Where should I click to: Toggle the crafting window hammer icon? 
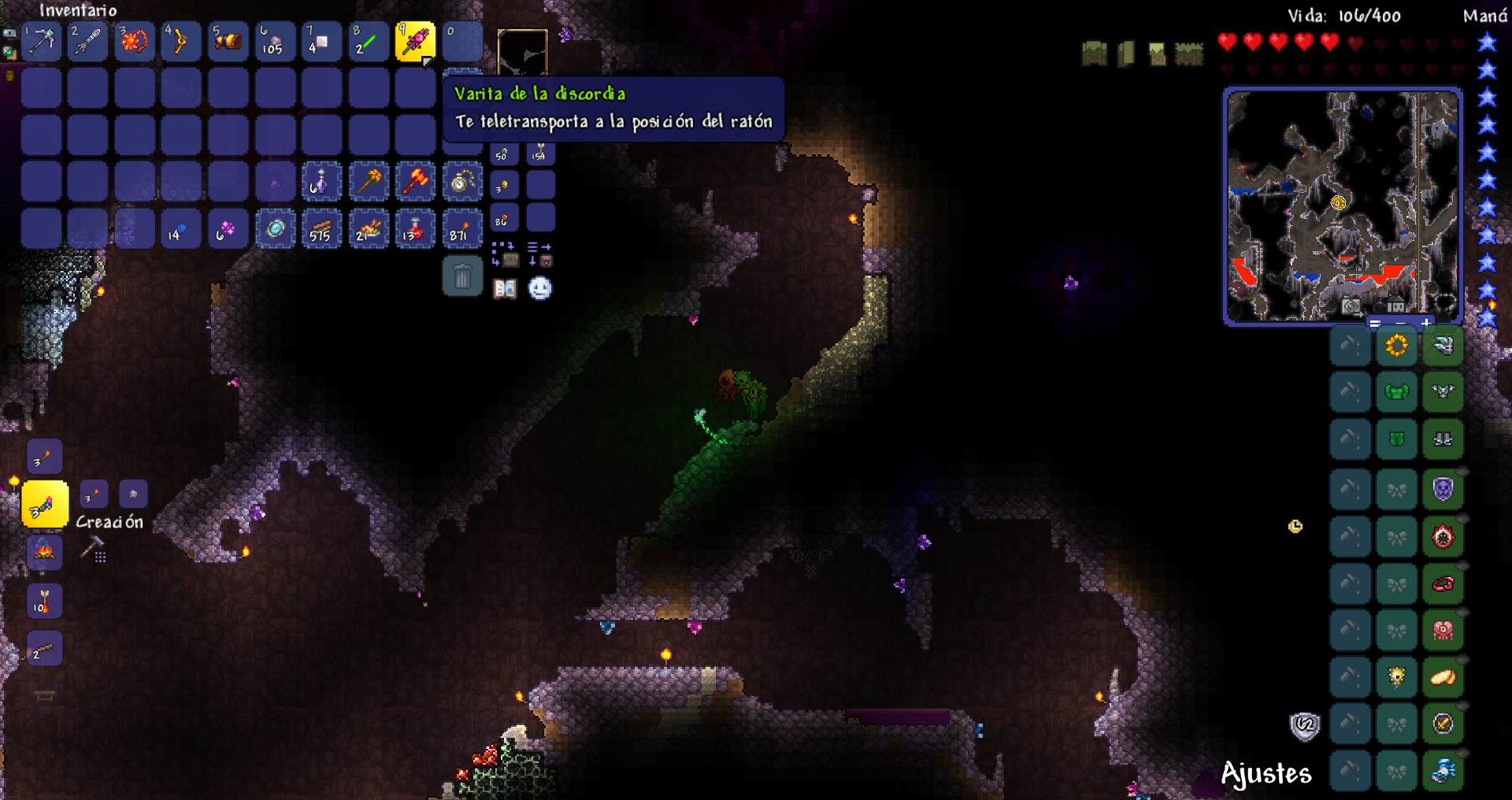[x=93, y=548]
